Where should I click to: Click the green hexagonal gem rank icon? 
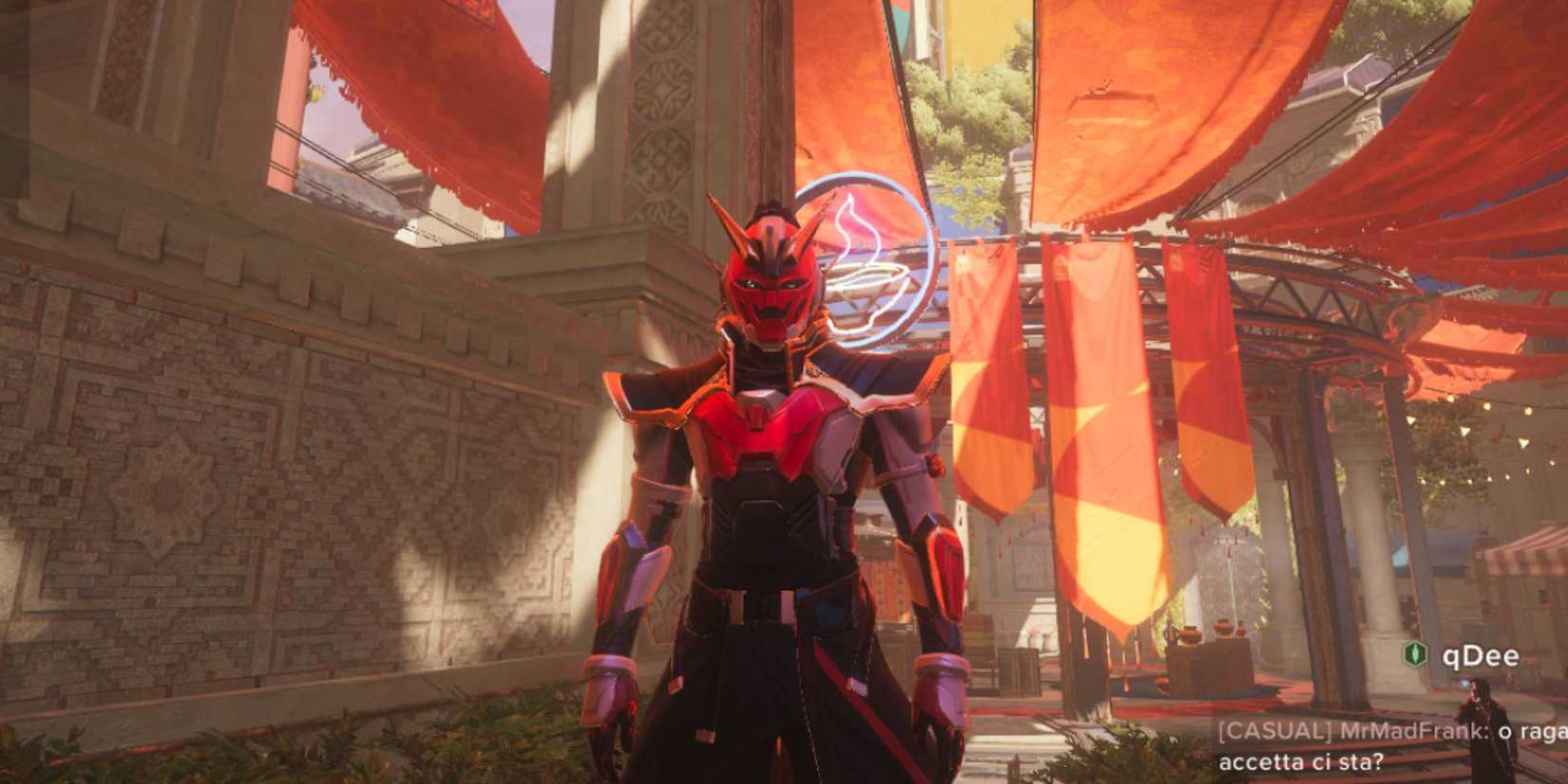[x=1414, y=654]
